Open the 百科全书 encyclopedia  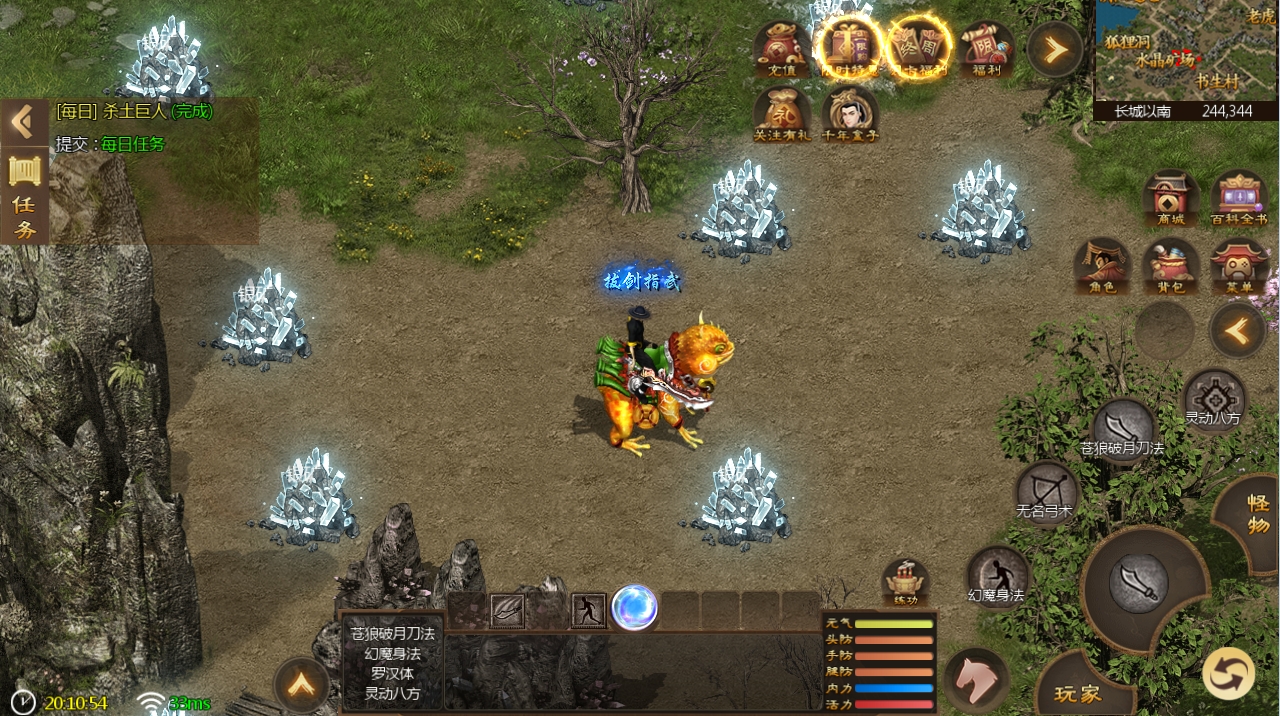pos(1239,198)
